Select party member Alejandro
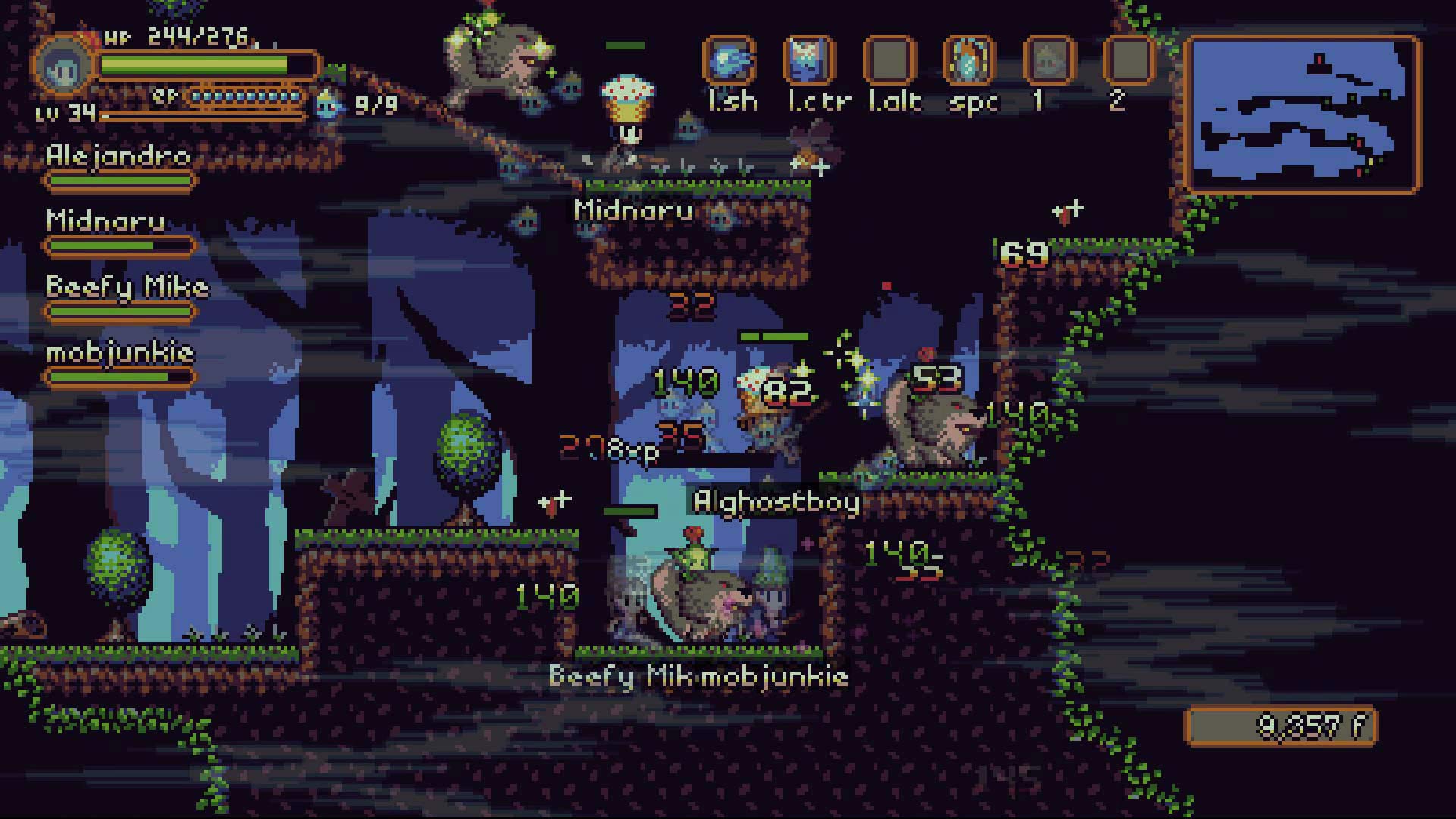This screenshot has height=819, width=1456. [119, 156]
